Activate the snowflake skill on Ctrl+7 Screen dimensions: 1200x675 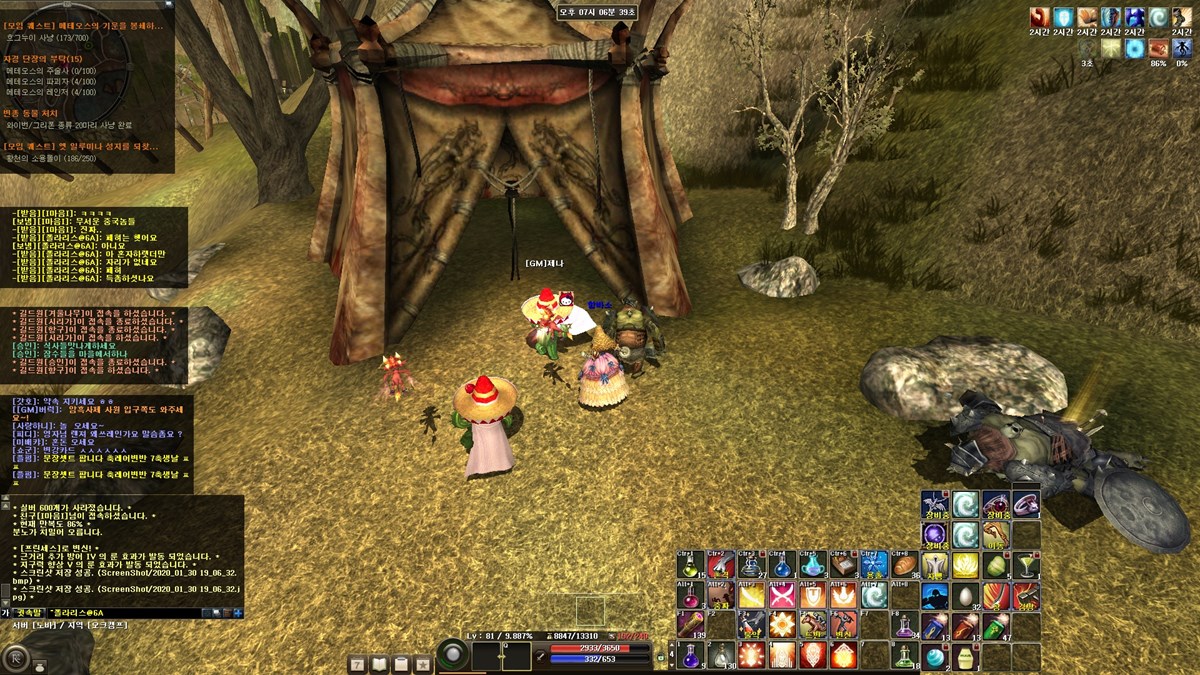pos(874,565)
